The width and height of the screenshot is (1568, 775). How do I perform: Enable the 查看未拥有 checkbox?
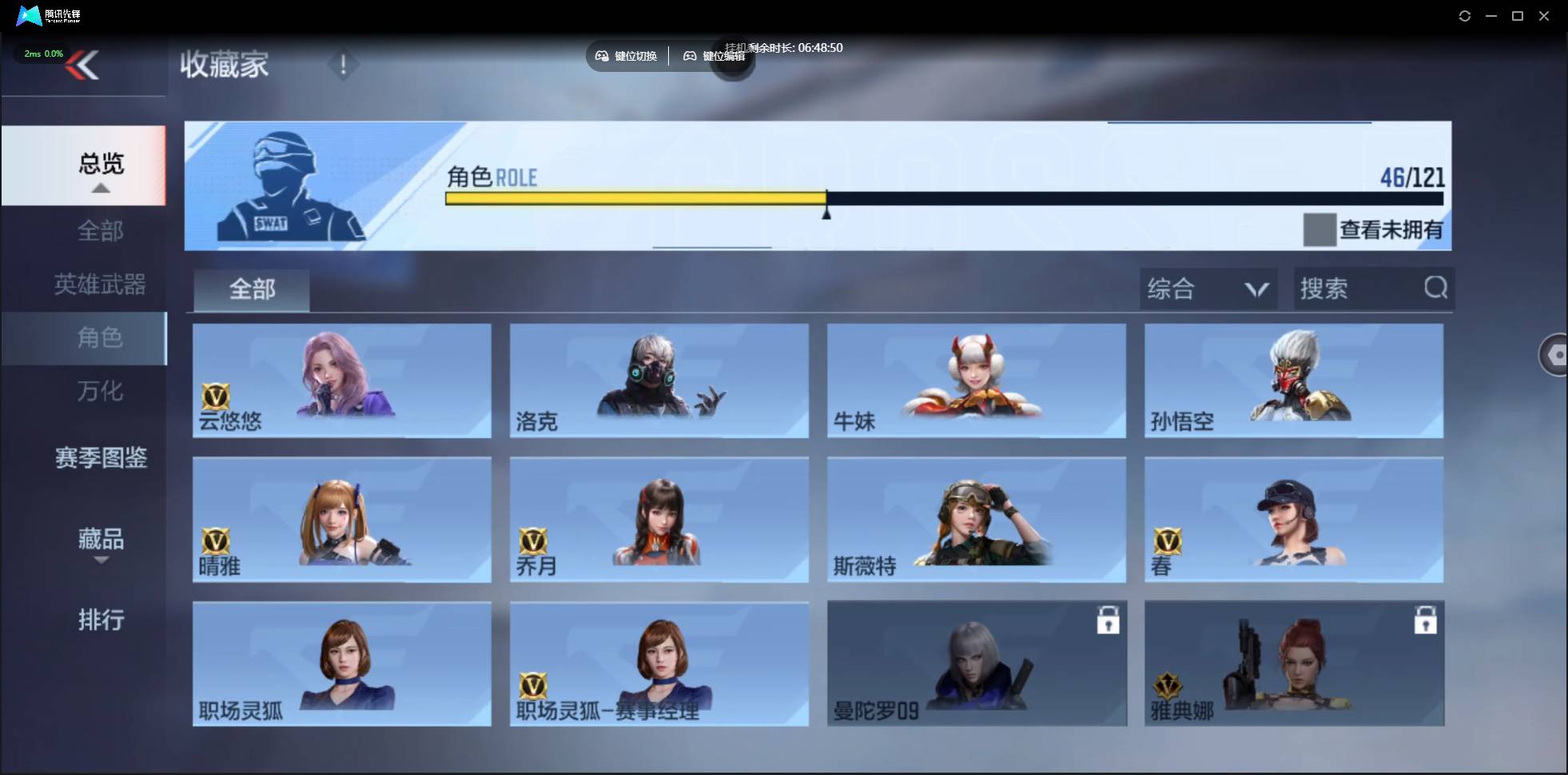(x=1320, y=230)
